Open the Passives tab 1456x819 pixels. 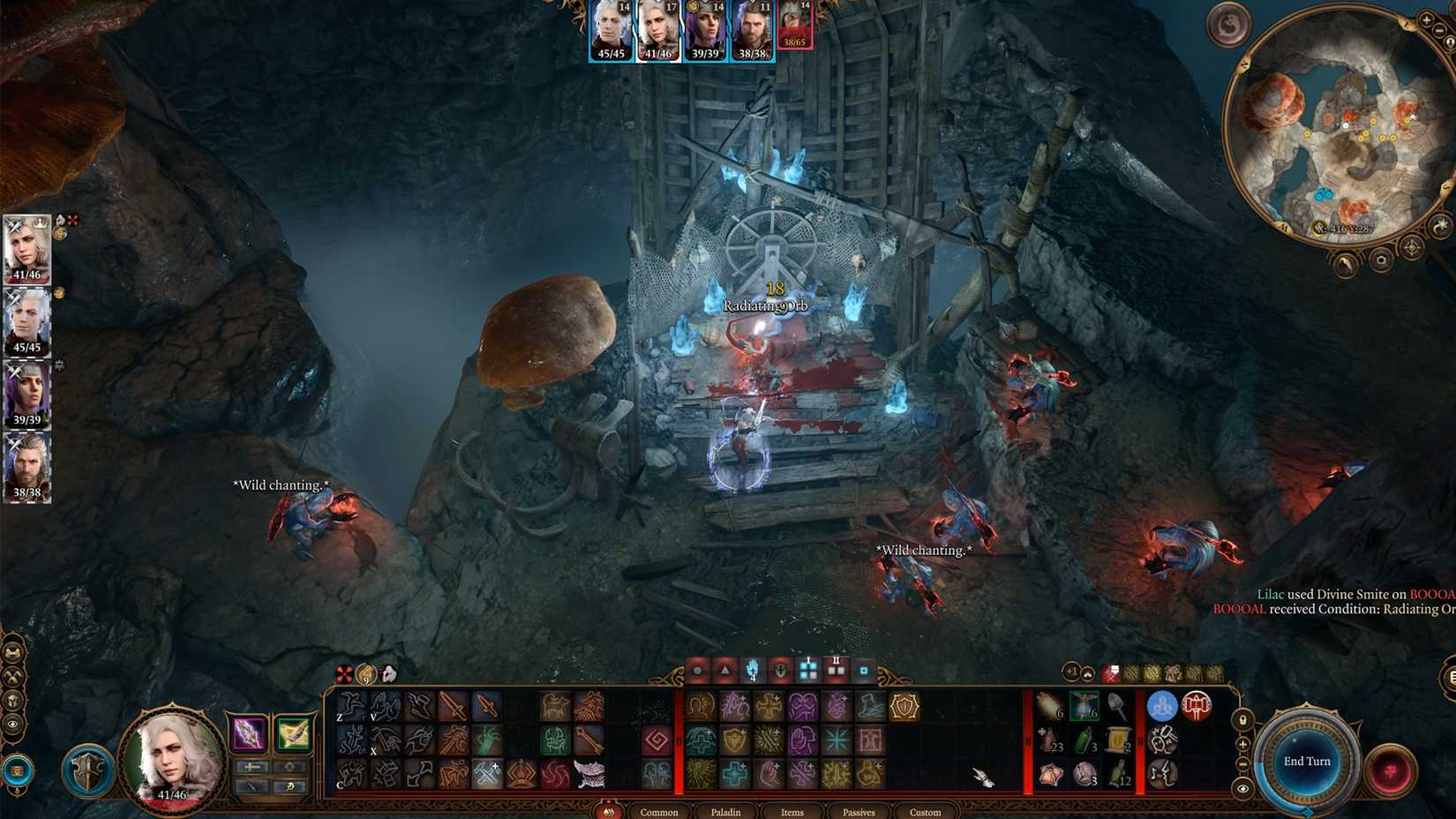[x=859, y=812]
